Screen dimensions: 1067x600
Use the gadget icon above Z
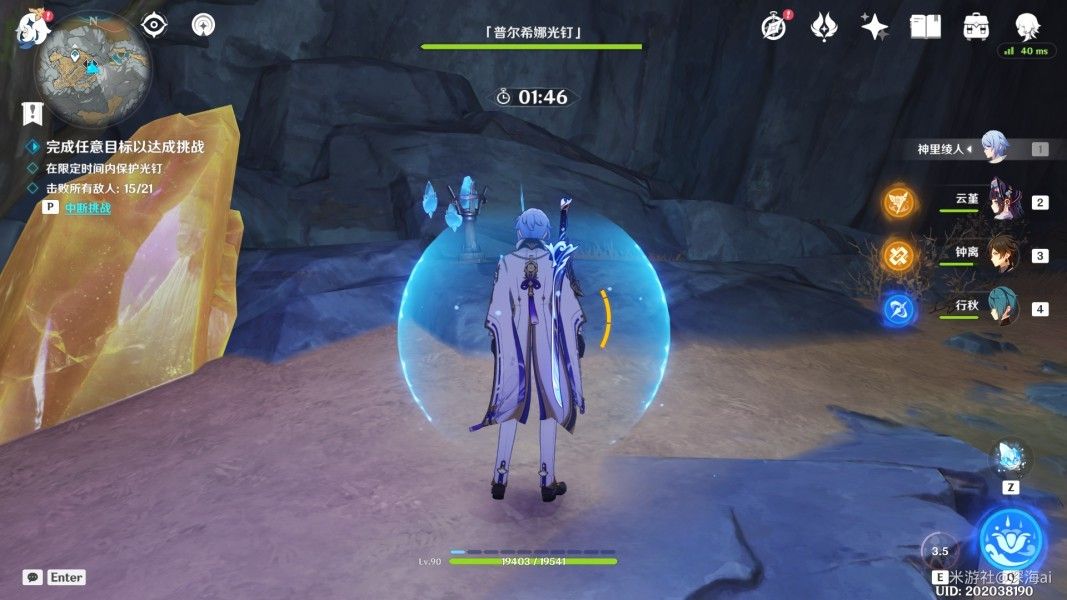click(x=1010, y=458)
